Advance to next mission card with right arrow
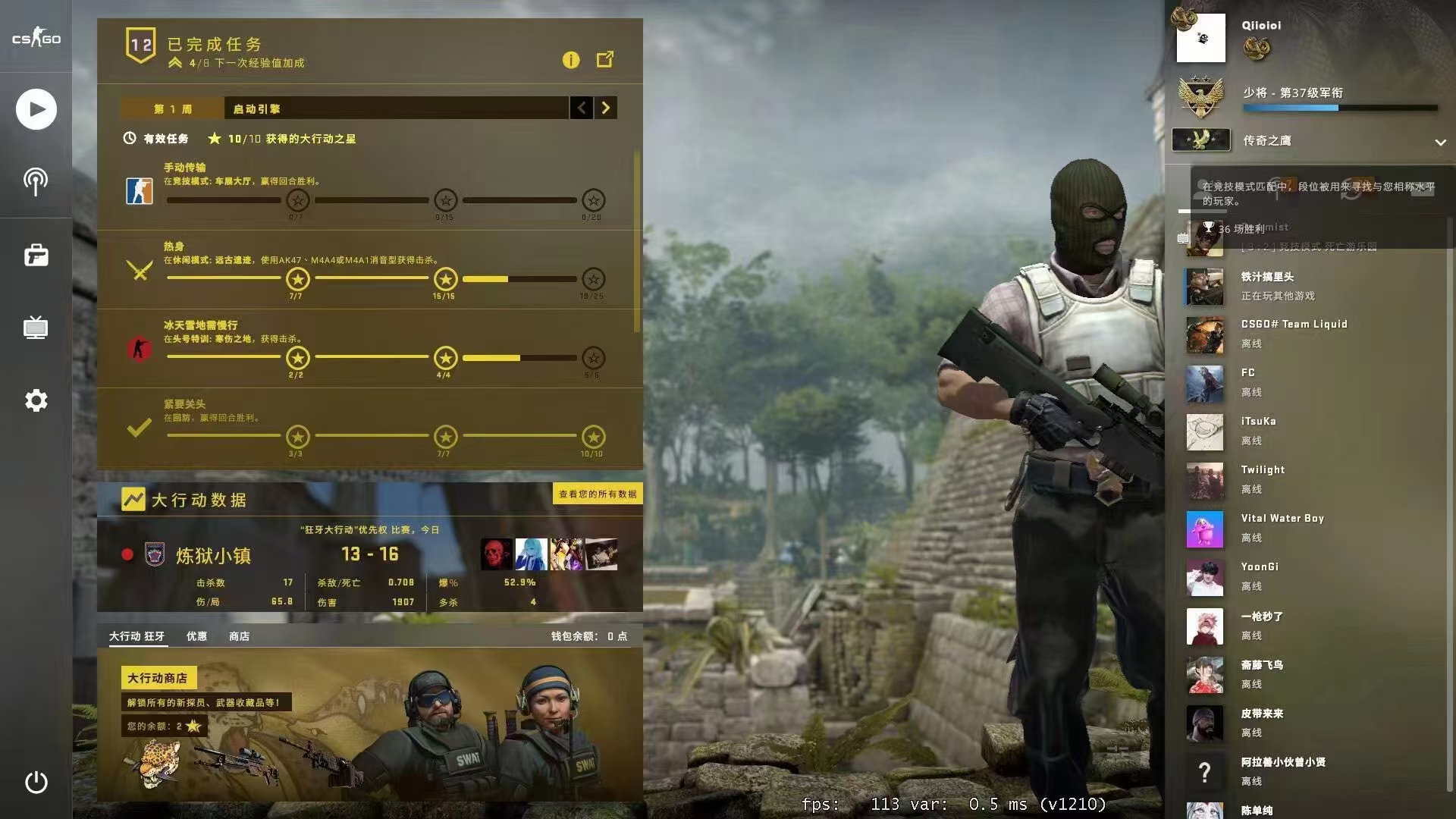Screen dimensions: 1456x819 pyautogui.click(x=605, y=108)
